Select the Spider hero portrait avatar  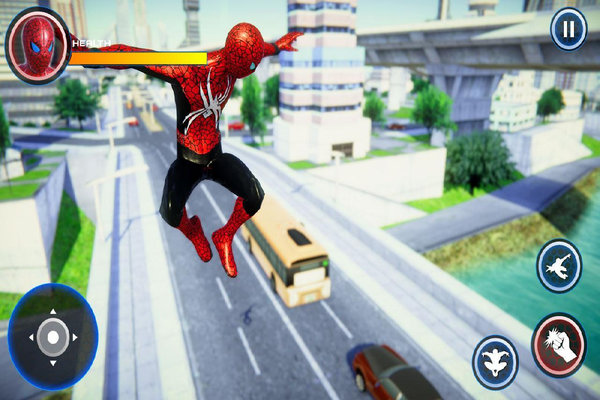[x=37, y=45]
